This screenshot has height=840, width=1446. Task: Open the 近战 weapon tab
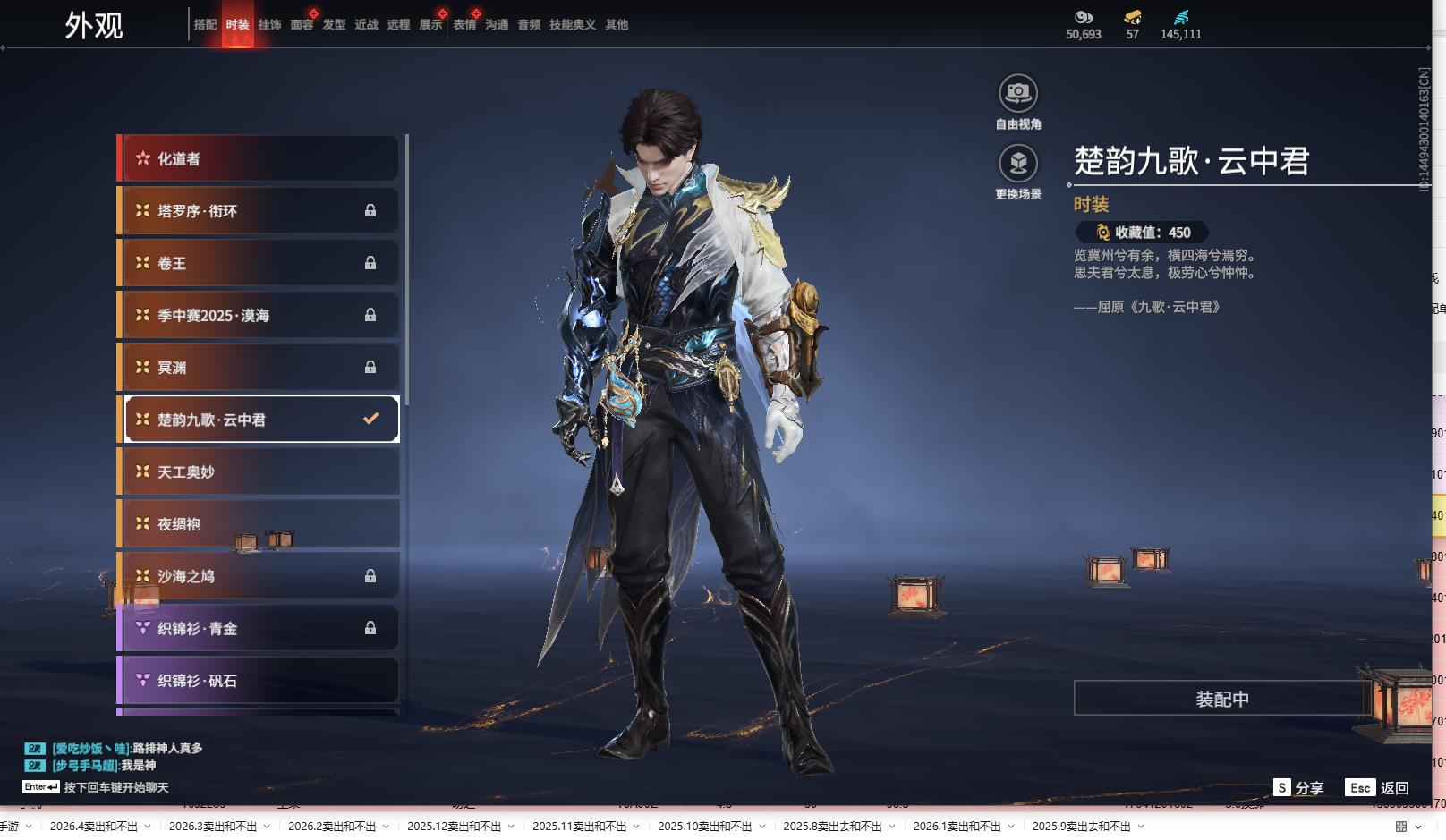pos(366,25)
